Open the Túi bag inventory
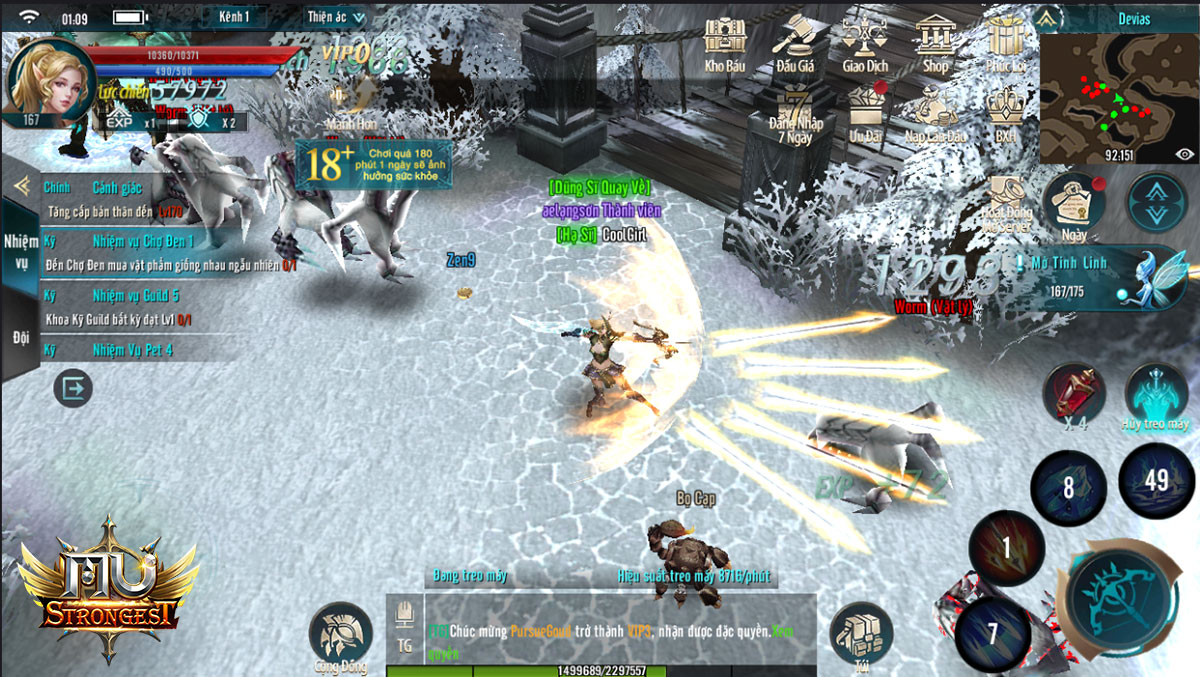 click(x=861, y=635)
